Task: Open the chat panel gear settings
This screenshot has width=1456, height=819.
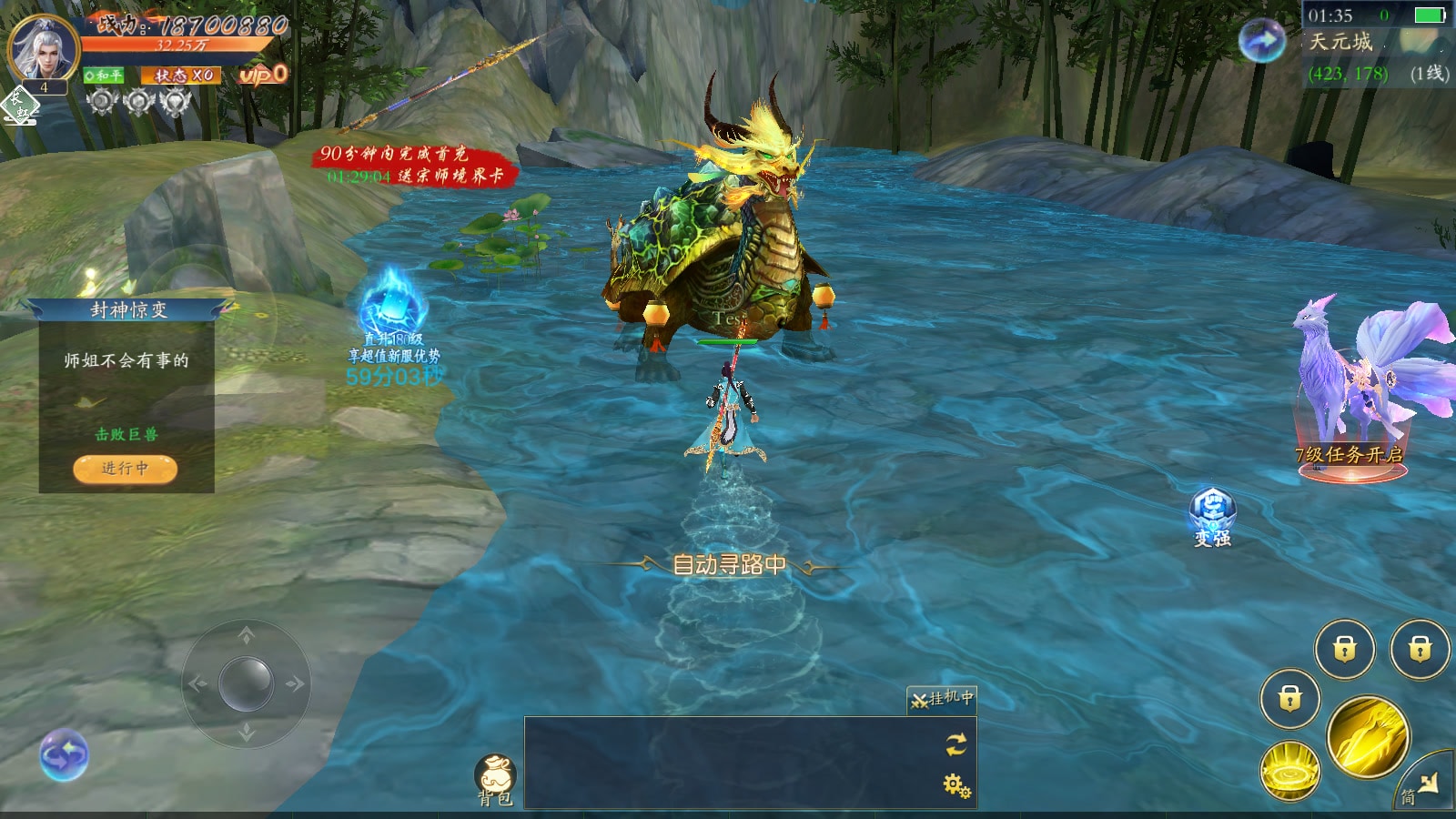Action: pyautogui.click(x=956, y=784)
